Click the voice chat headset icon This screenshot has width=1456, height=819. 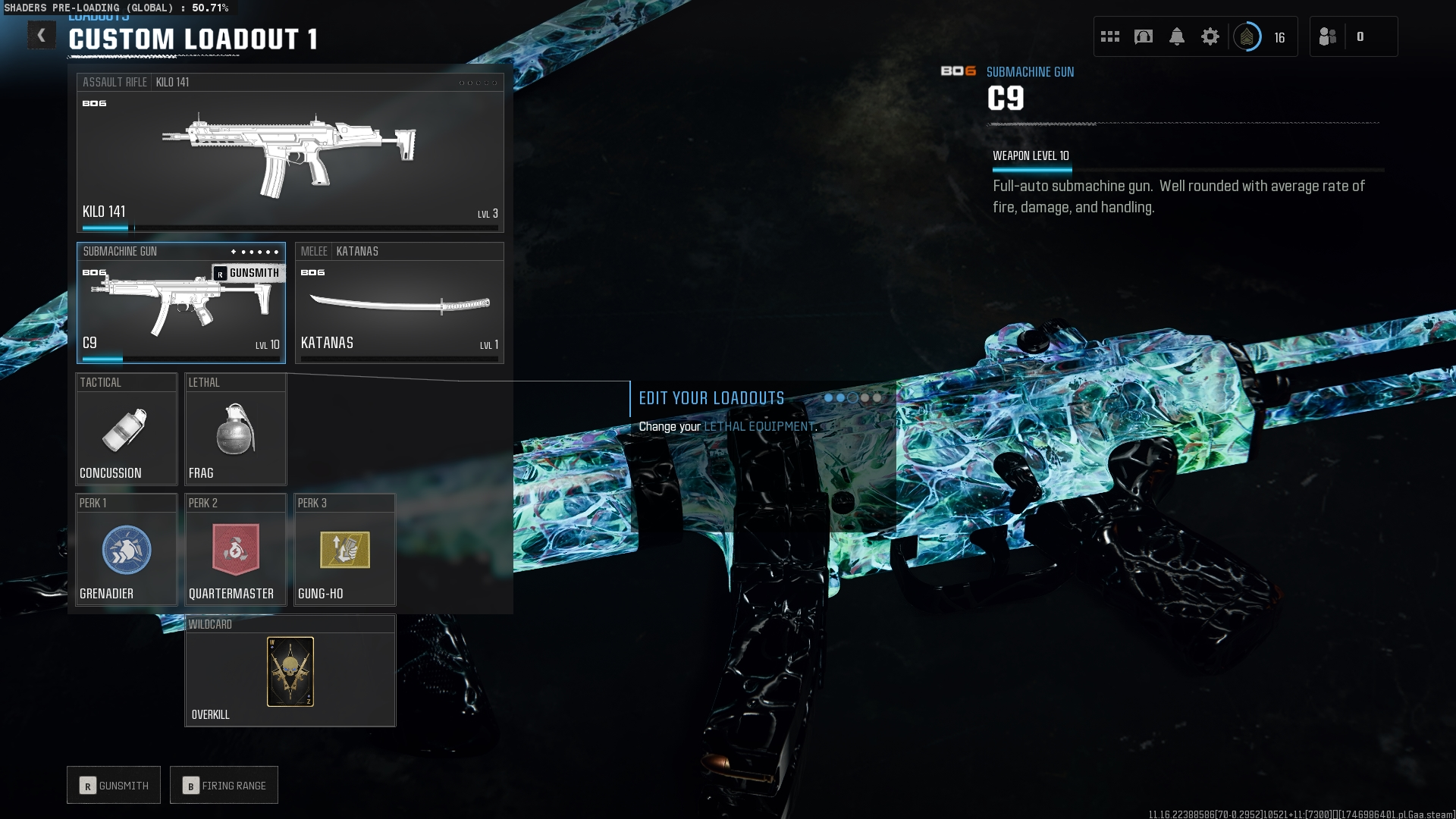(x=1142, y=36)
